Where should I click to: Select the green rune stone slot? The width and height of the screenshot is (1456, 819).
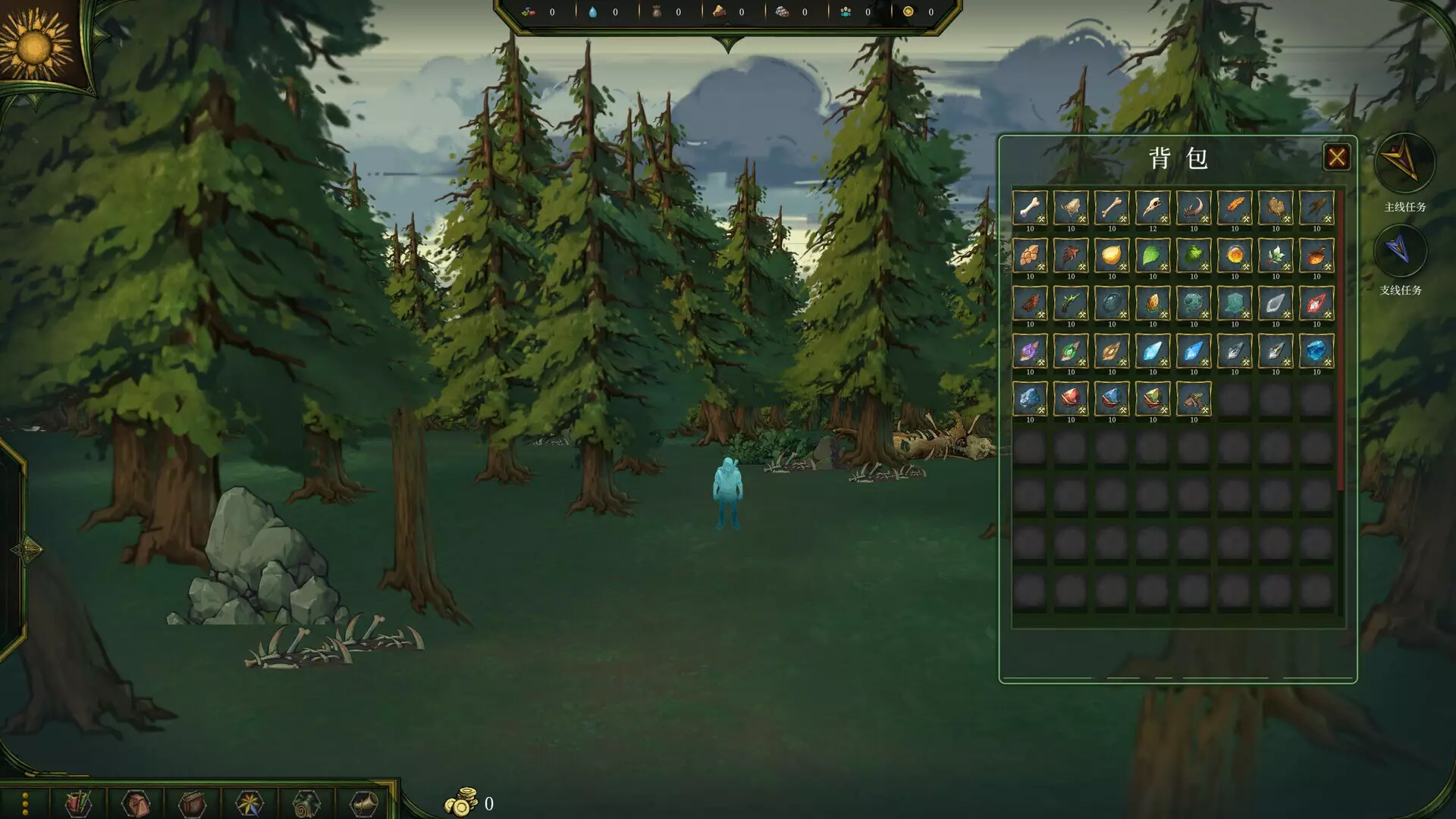click(1070, 351)
